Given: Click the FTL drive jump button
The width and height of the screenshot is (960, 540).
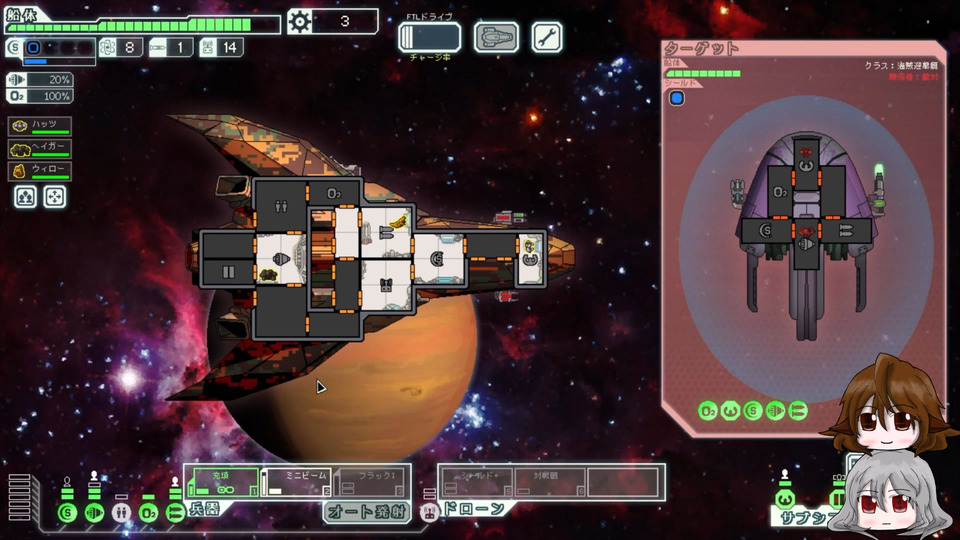Looking at the screenshot, I should 429,38.
